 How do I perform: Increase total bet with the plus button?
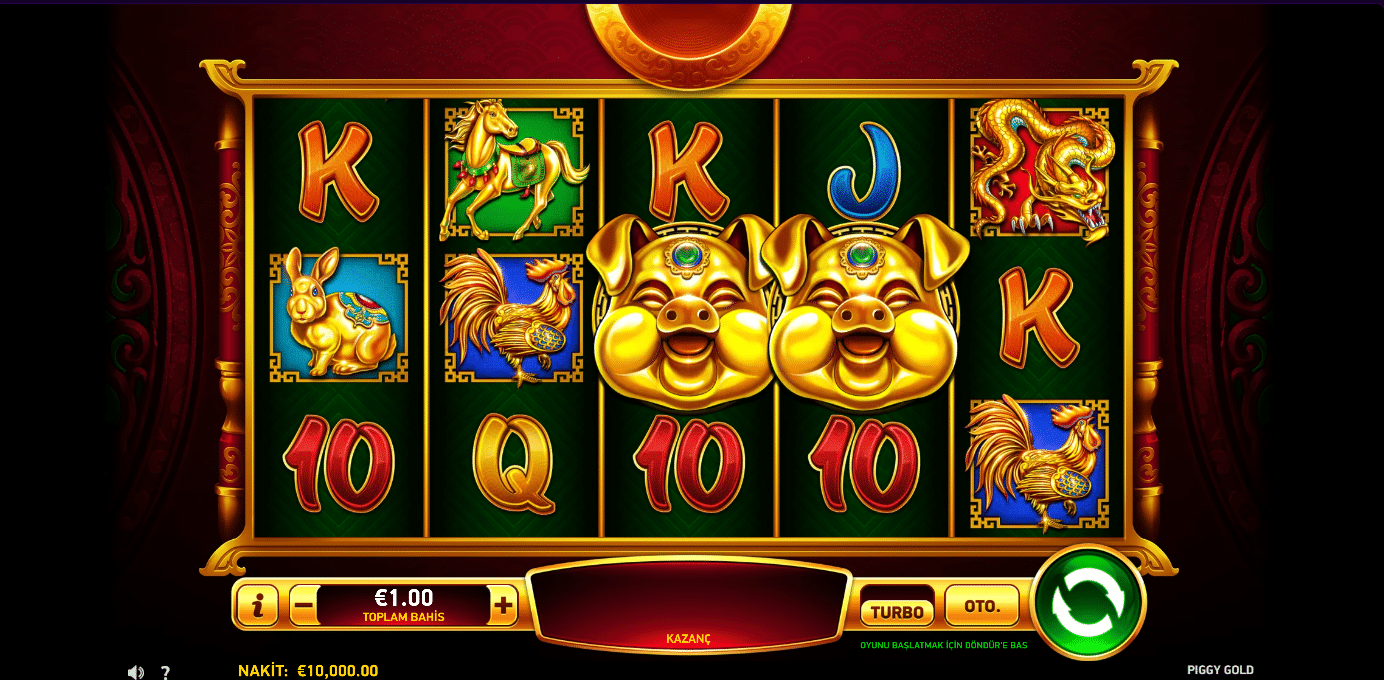click(504, 605)
